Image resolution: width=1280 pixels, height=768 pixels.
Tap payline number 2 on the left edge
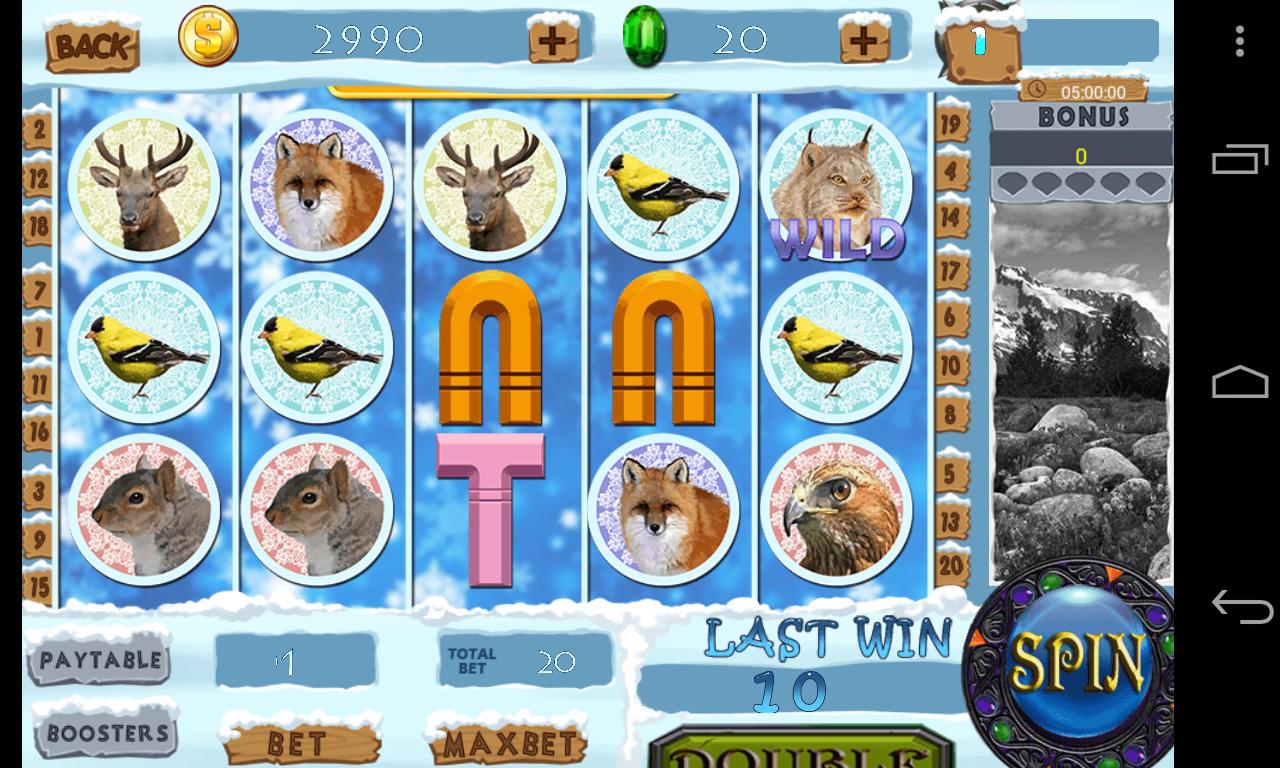point(37,129)
